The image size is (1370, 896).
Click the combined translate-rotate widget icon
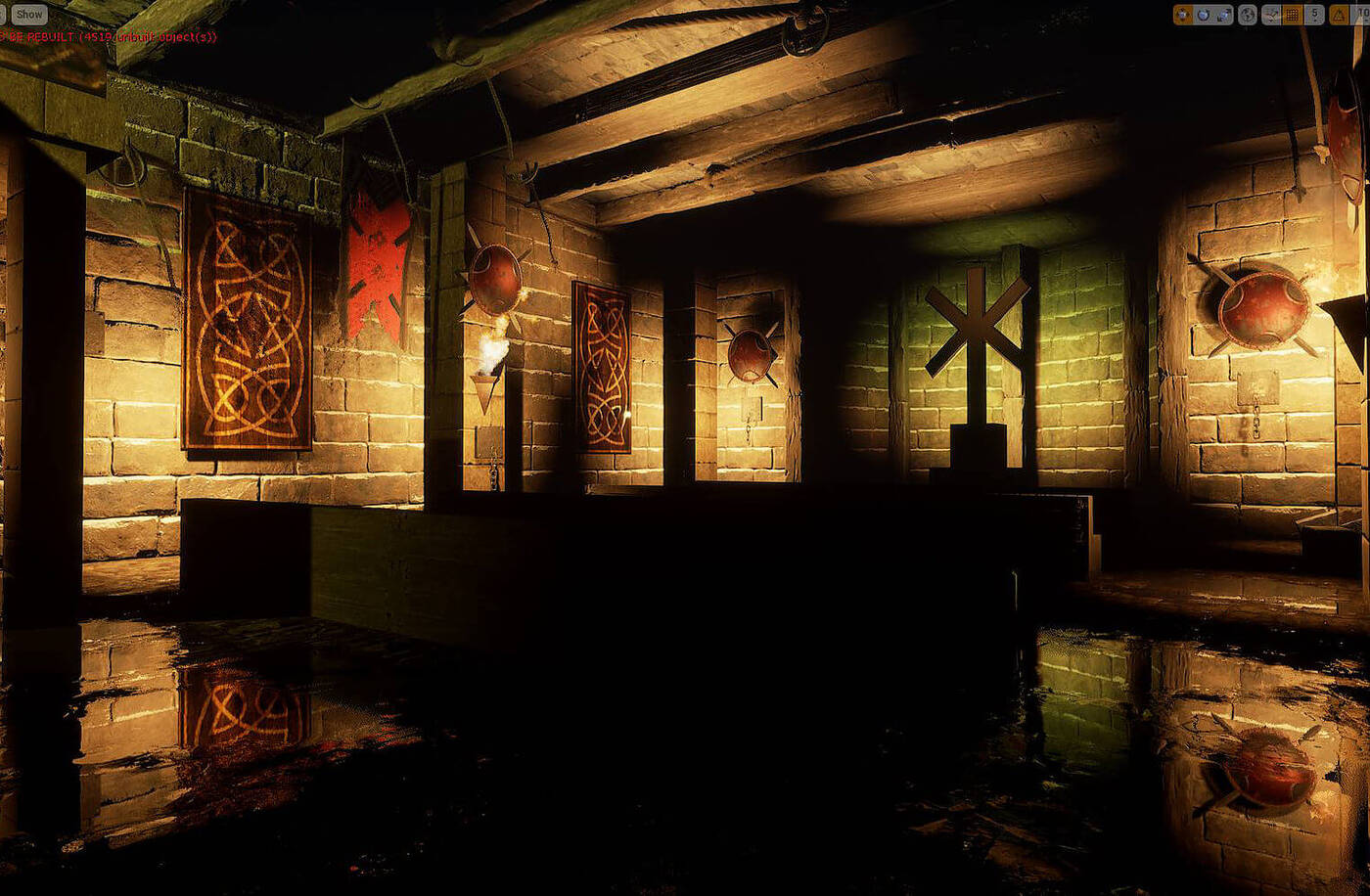pyautogui.click(x=1271, y=14)
